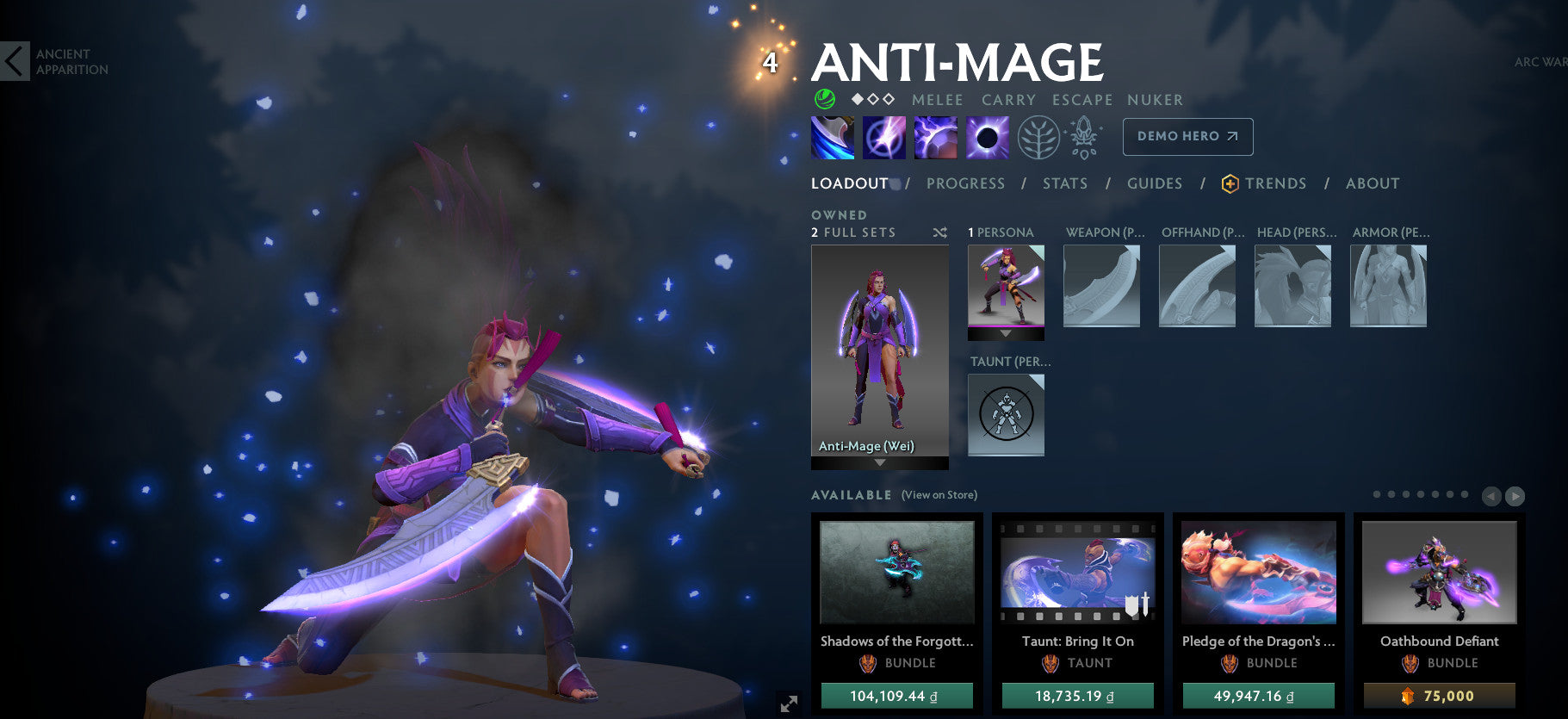Go back to Ancient Apparition via left arrow
The height and width of the screenshot is (719, 1568).
point(14,62)
